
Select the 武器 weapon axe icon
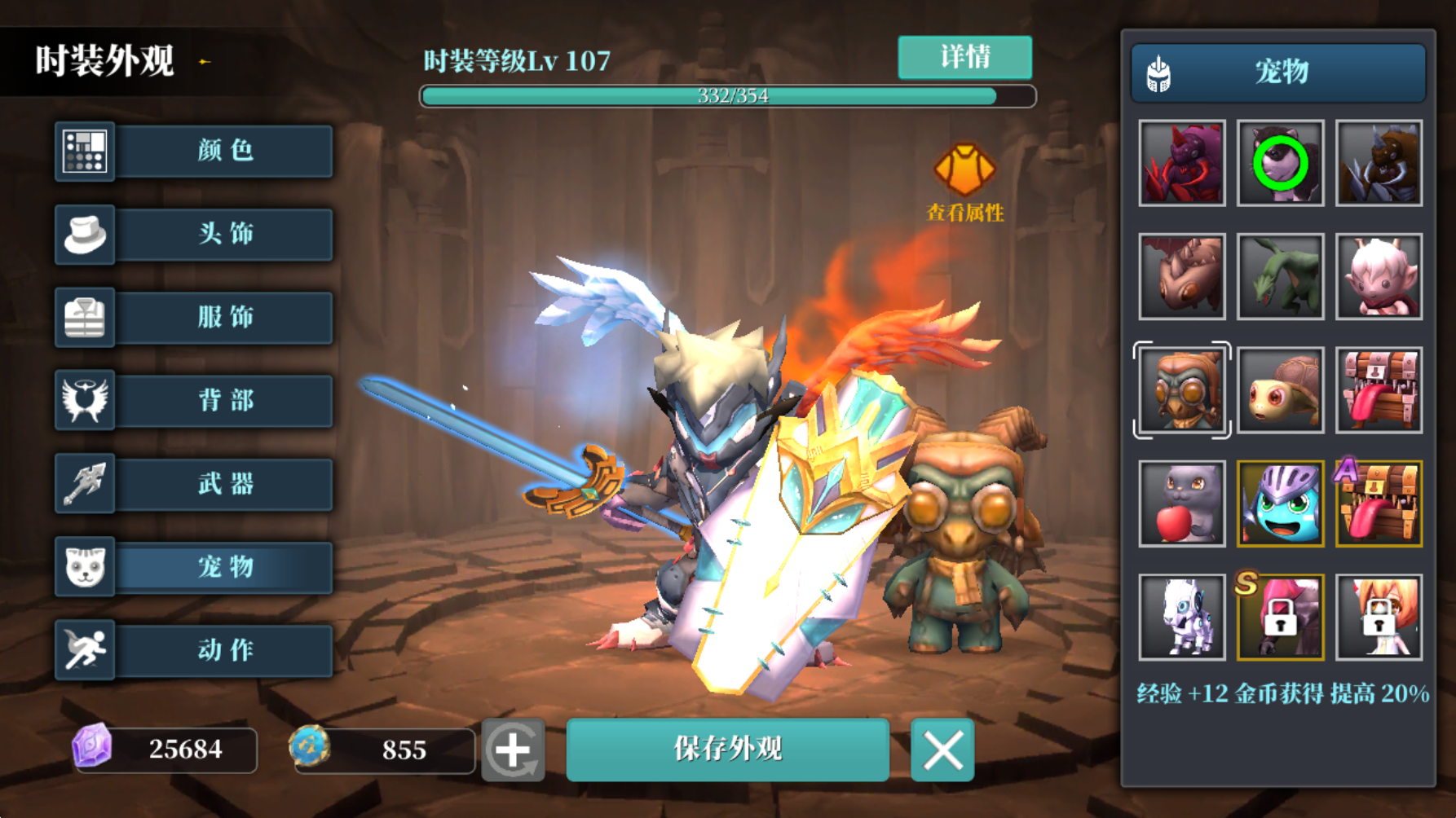tap(85, 484)
